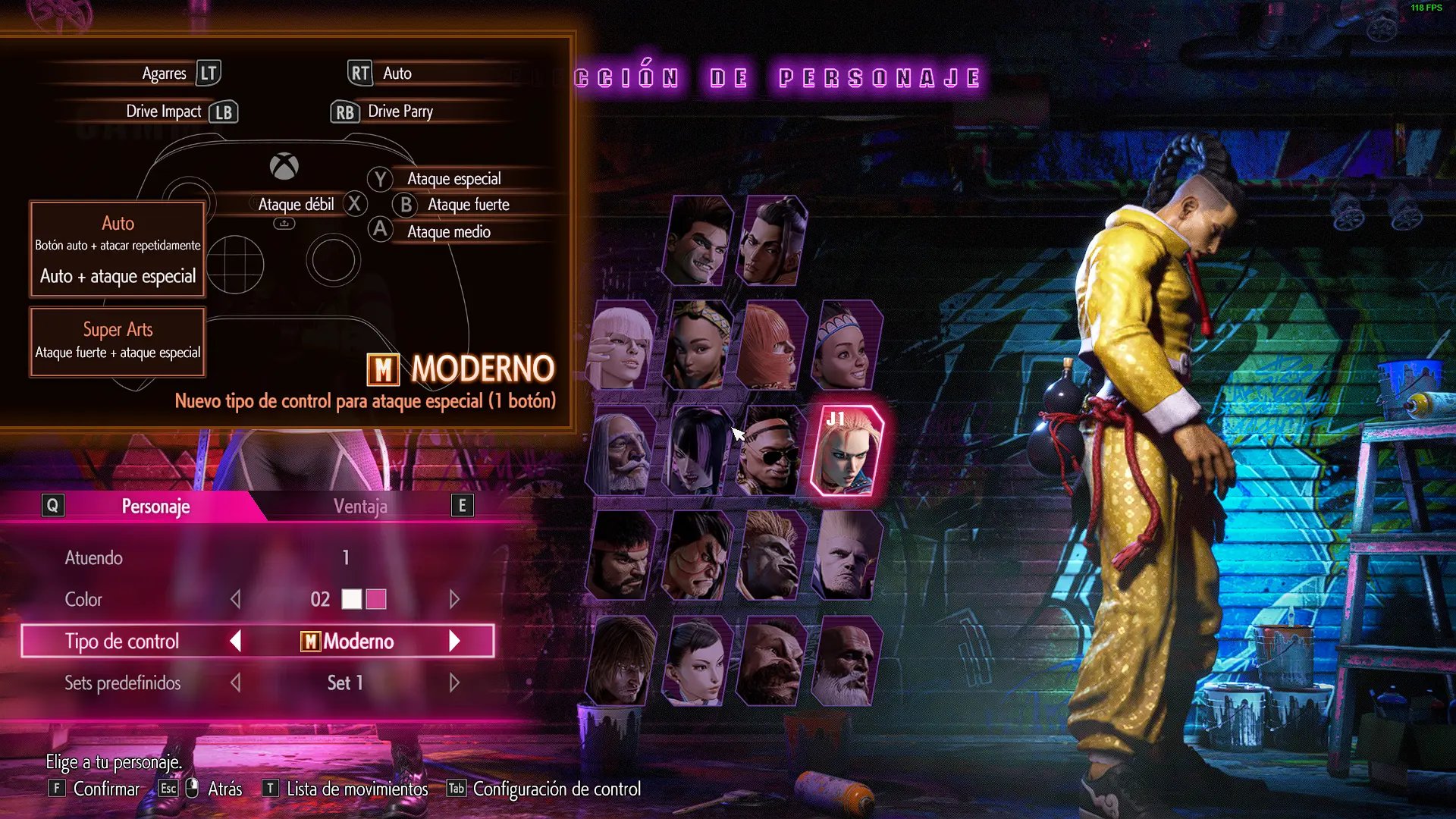
Task: Open the Personaje tab
Action: tap(155, 507)
